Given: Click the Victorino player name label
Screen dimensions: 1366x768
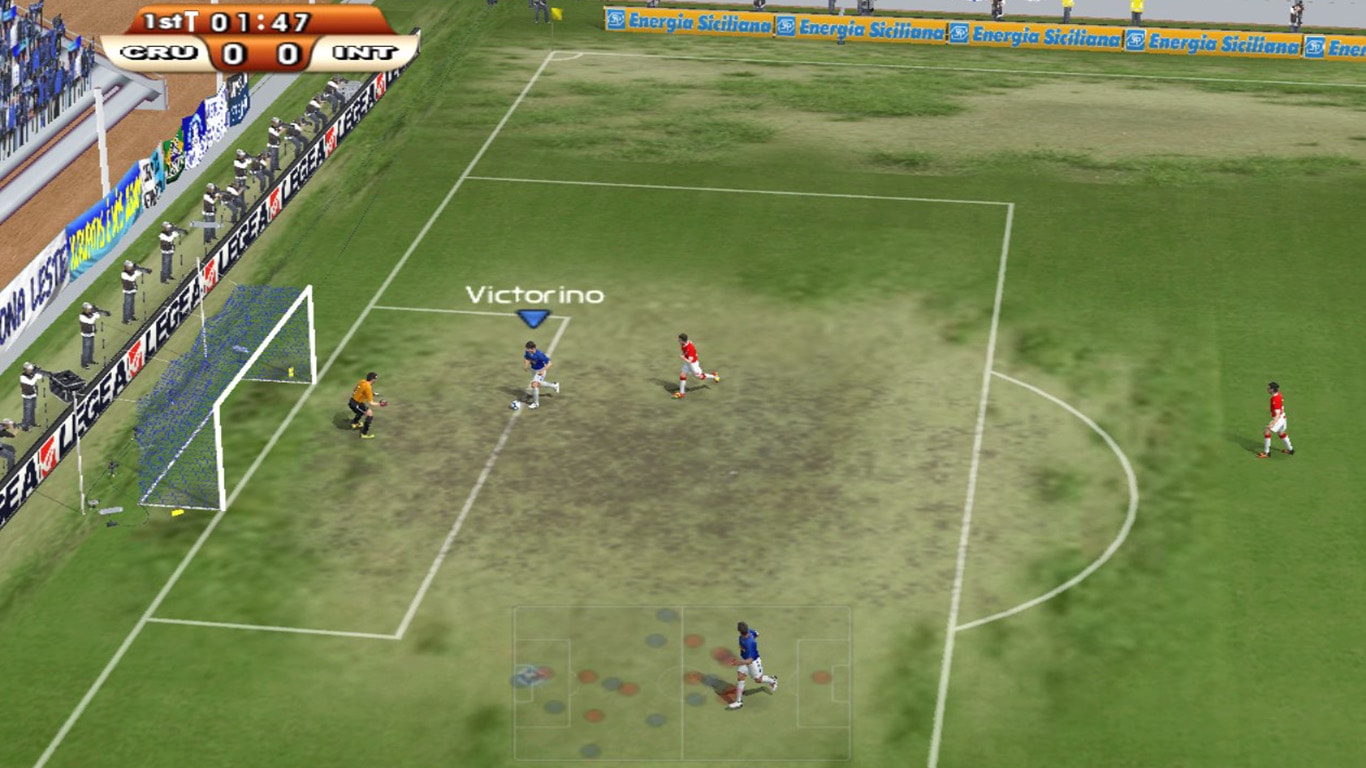Looking at the screenshot, I should [535, 295].
